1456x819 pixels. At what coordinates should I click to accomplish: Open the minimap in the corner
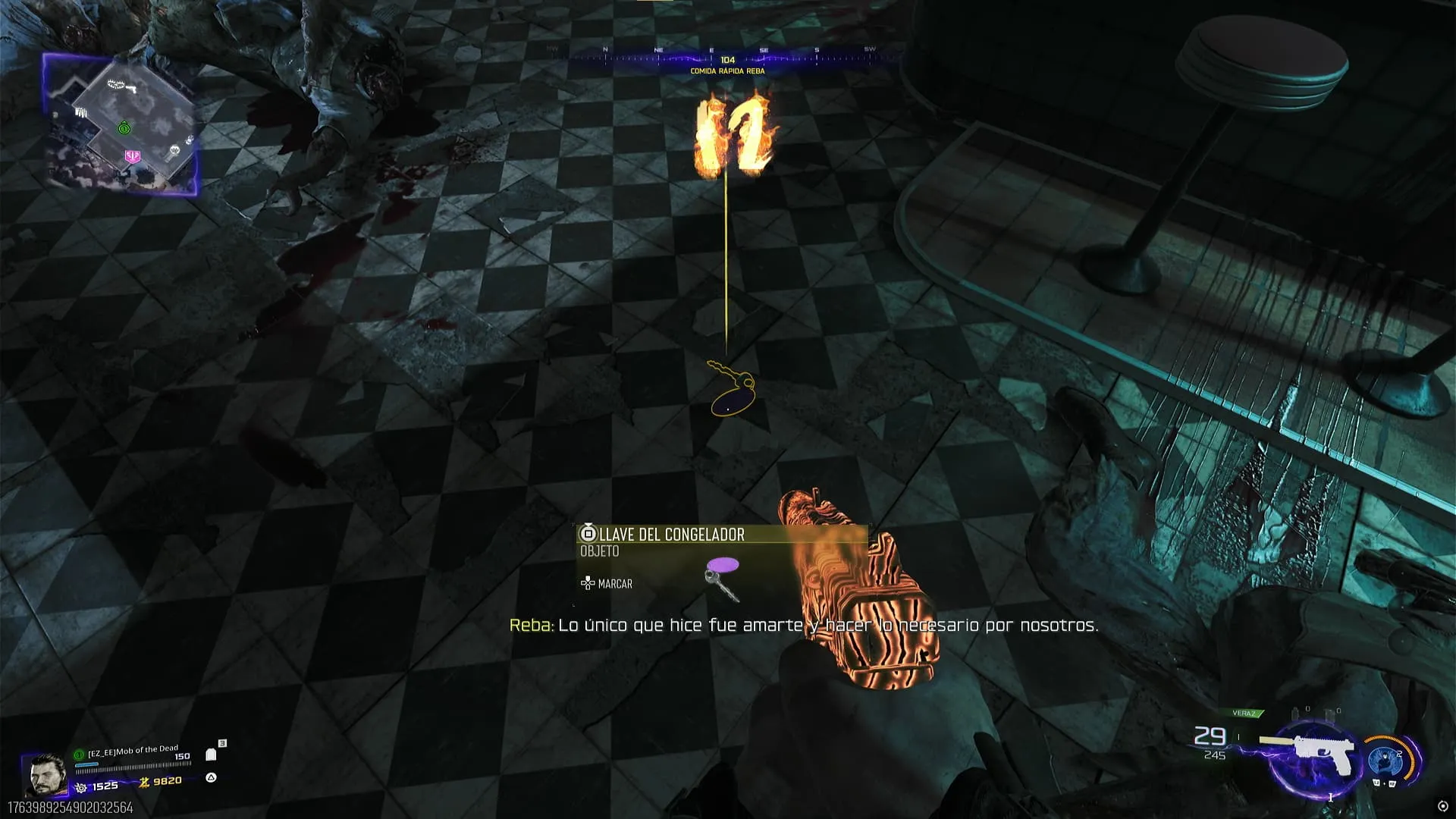[x=121, y=125]
